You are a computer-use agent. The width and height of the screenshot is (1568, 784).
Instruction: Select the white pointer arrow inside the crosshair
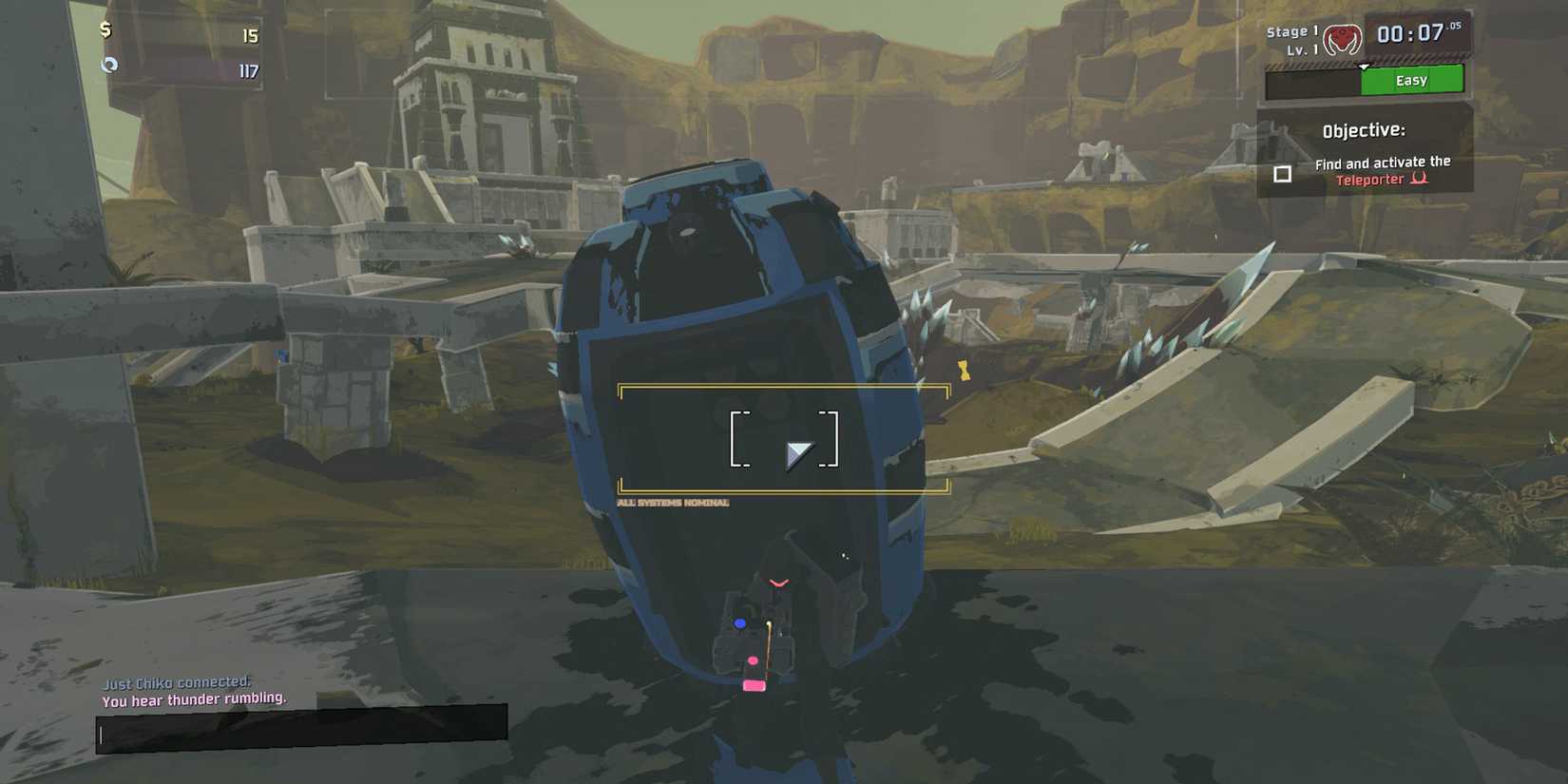click(x=801, y=453)
